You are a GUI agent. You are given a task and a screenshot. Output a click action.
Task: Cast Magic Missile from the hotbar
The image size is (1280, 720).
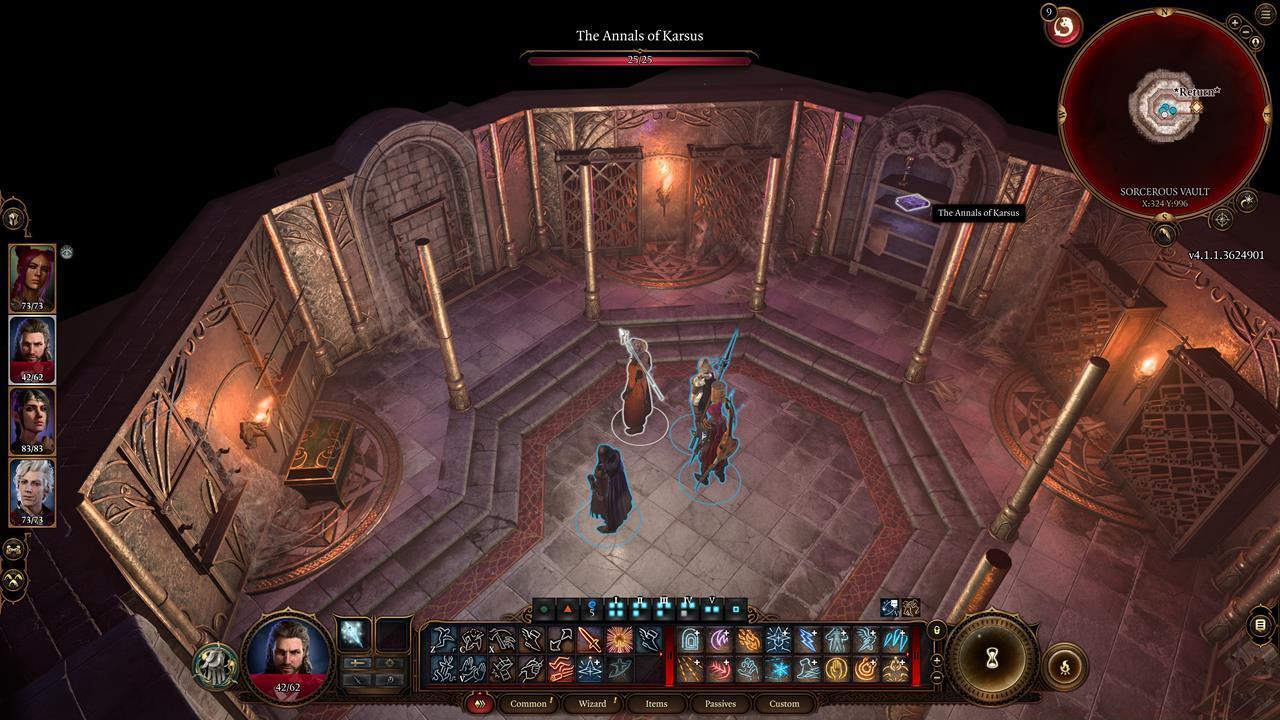[690, 668]
